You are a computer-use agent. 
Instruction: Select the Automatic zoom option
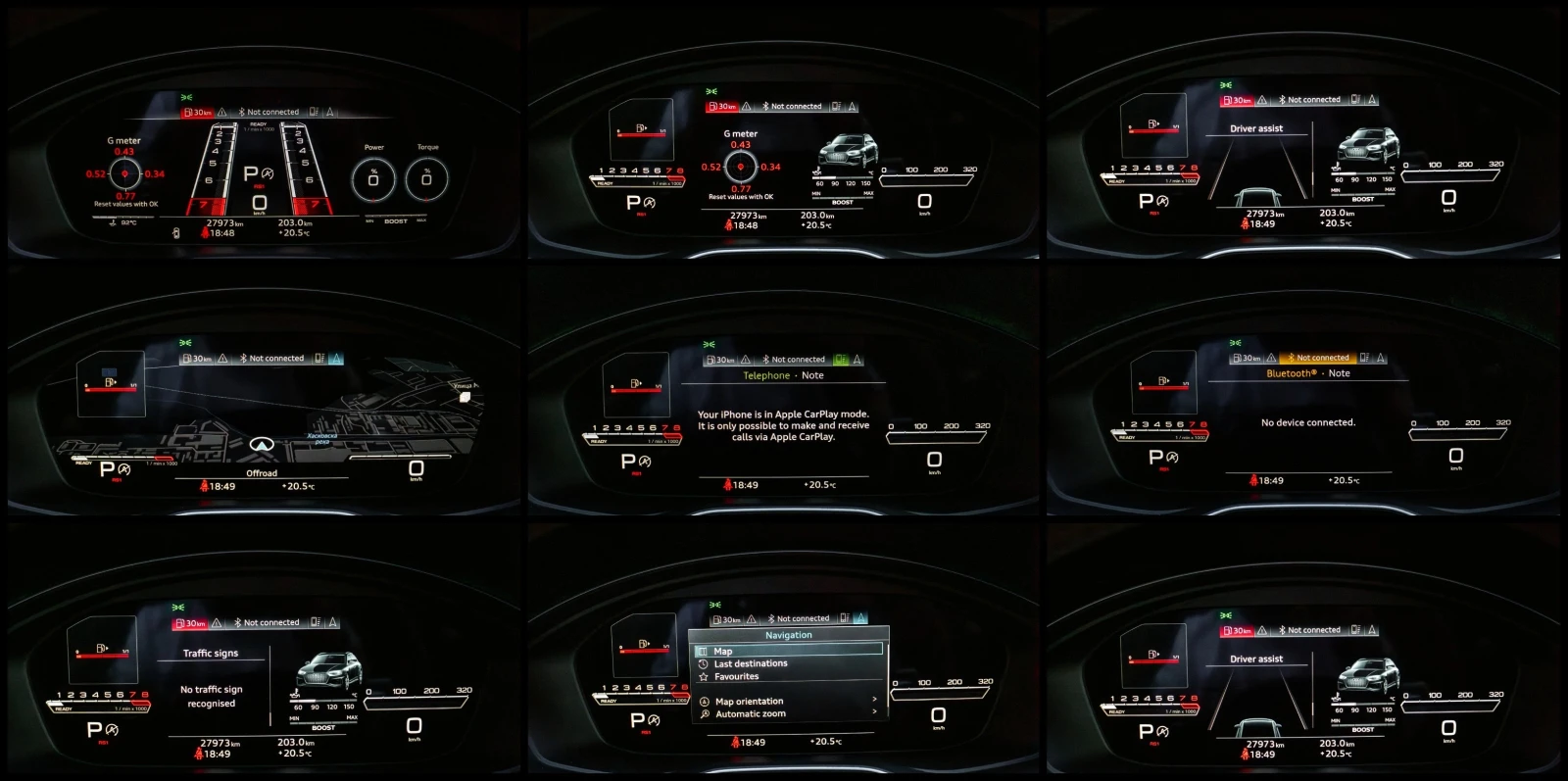pos(750,714)
